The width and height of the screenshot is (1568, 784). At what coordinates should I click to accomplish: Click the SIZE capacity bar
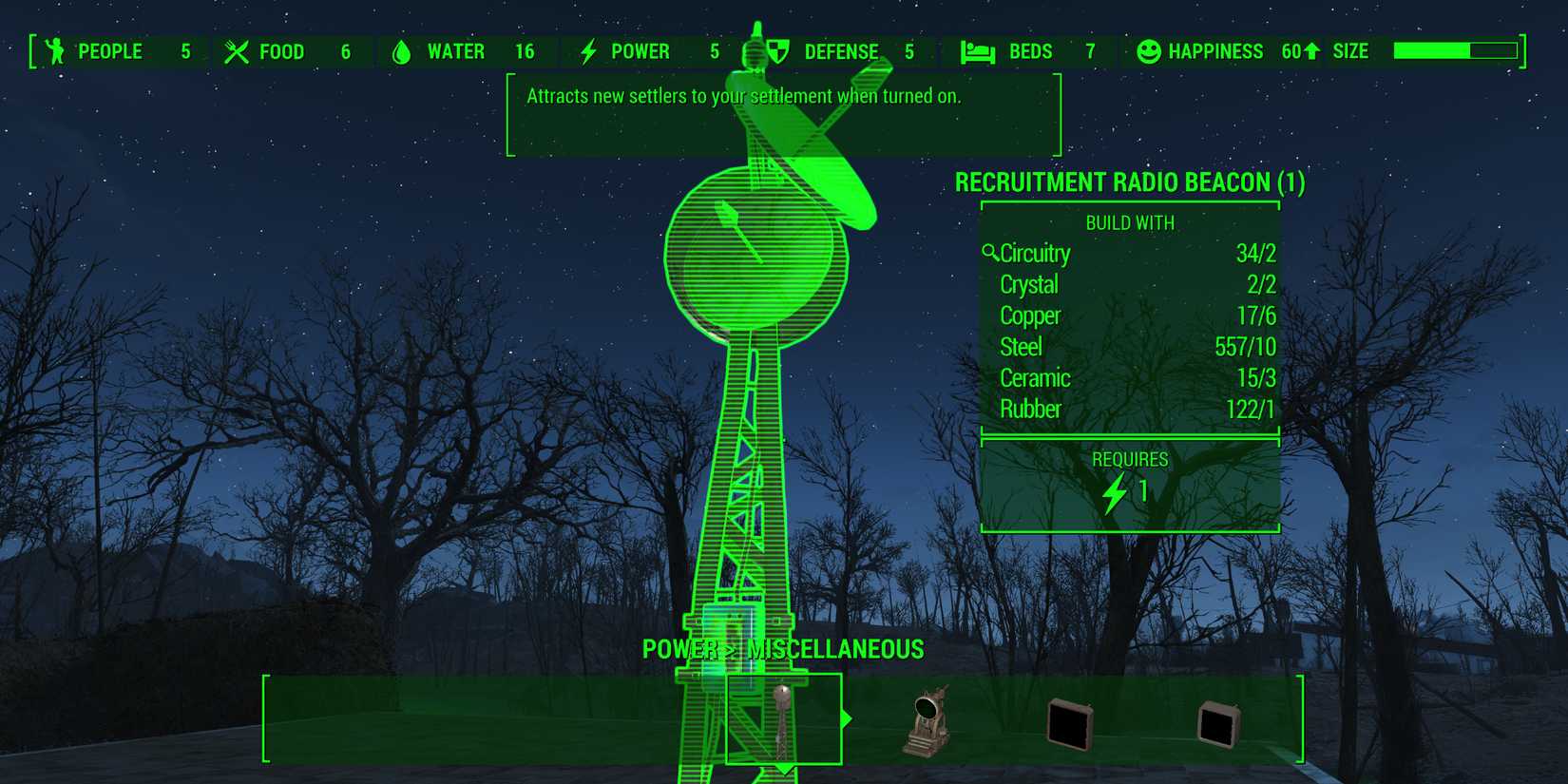click(x=1454, y=50)
